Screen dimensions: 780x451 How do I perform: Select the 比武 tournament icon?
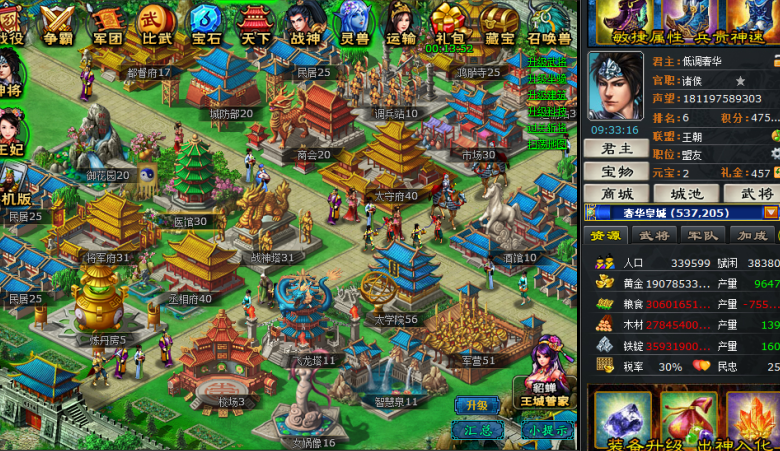(x=156, y=22)
